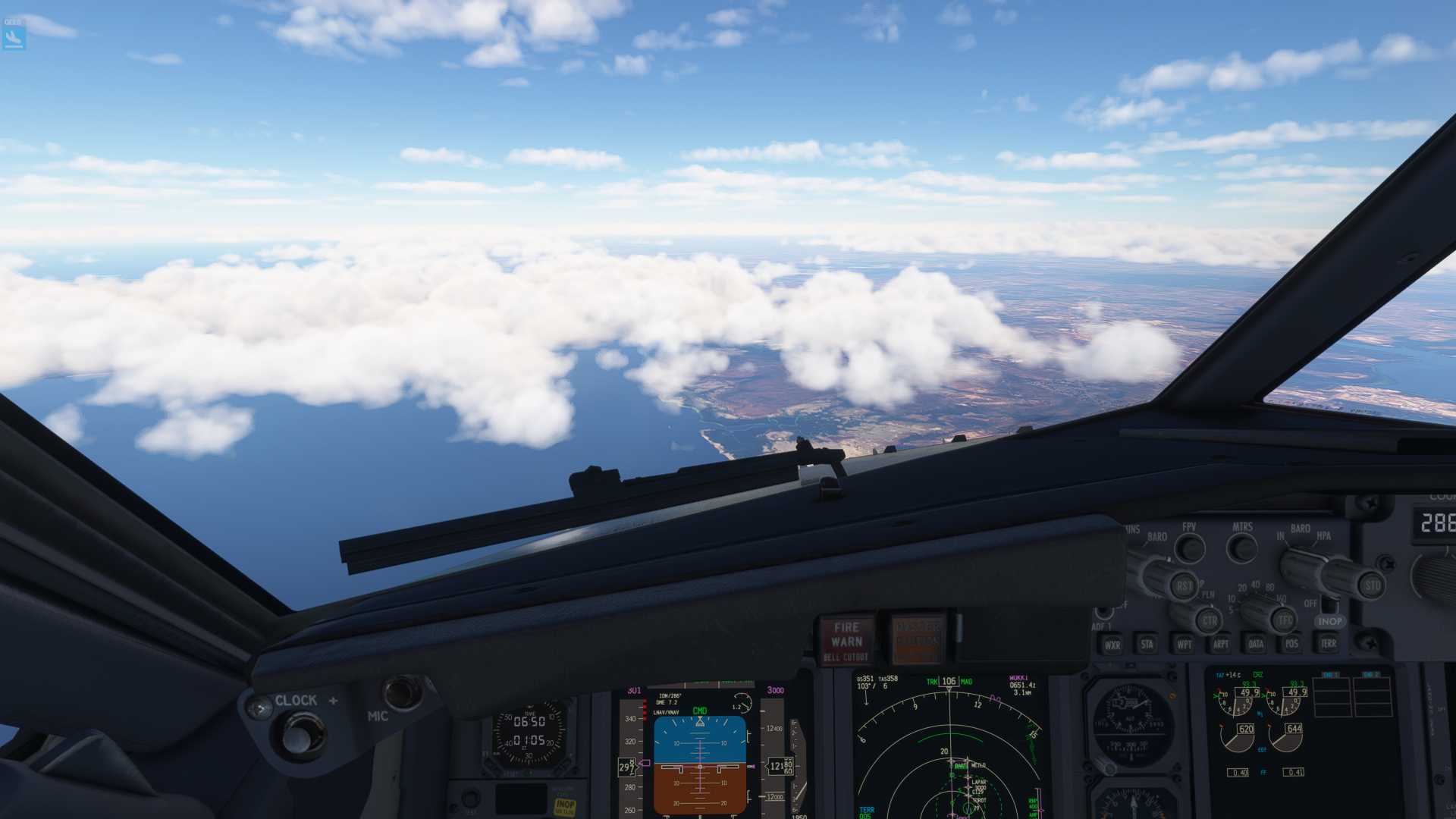The width and height of the screenshot is (1456, 819).
Task: Push the FPV flight path vector button
Action: point(1189,548)
